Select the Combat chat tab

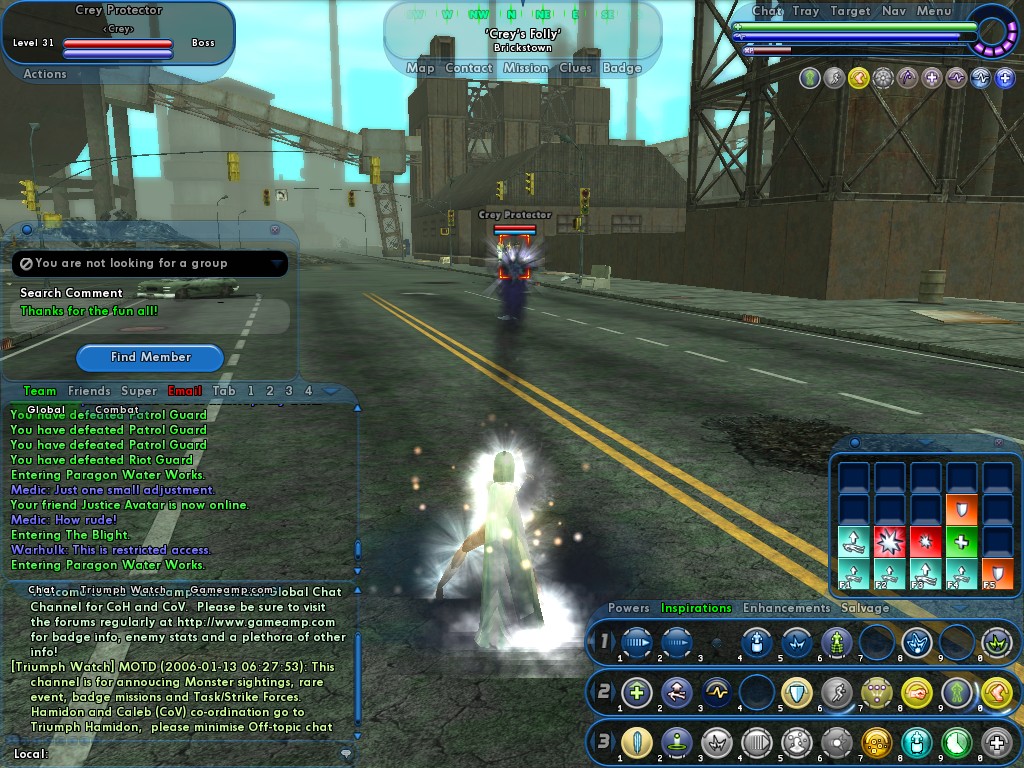point(117,409)
